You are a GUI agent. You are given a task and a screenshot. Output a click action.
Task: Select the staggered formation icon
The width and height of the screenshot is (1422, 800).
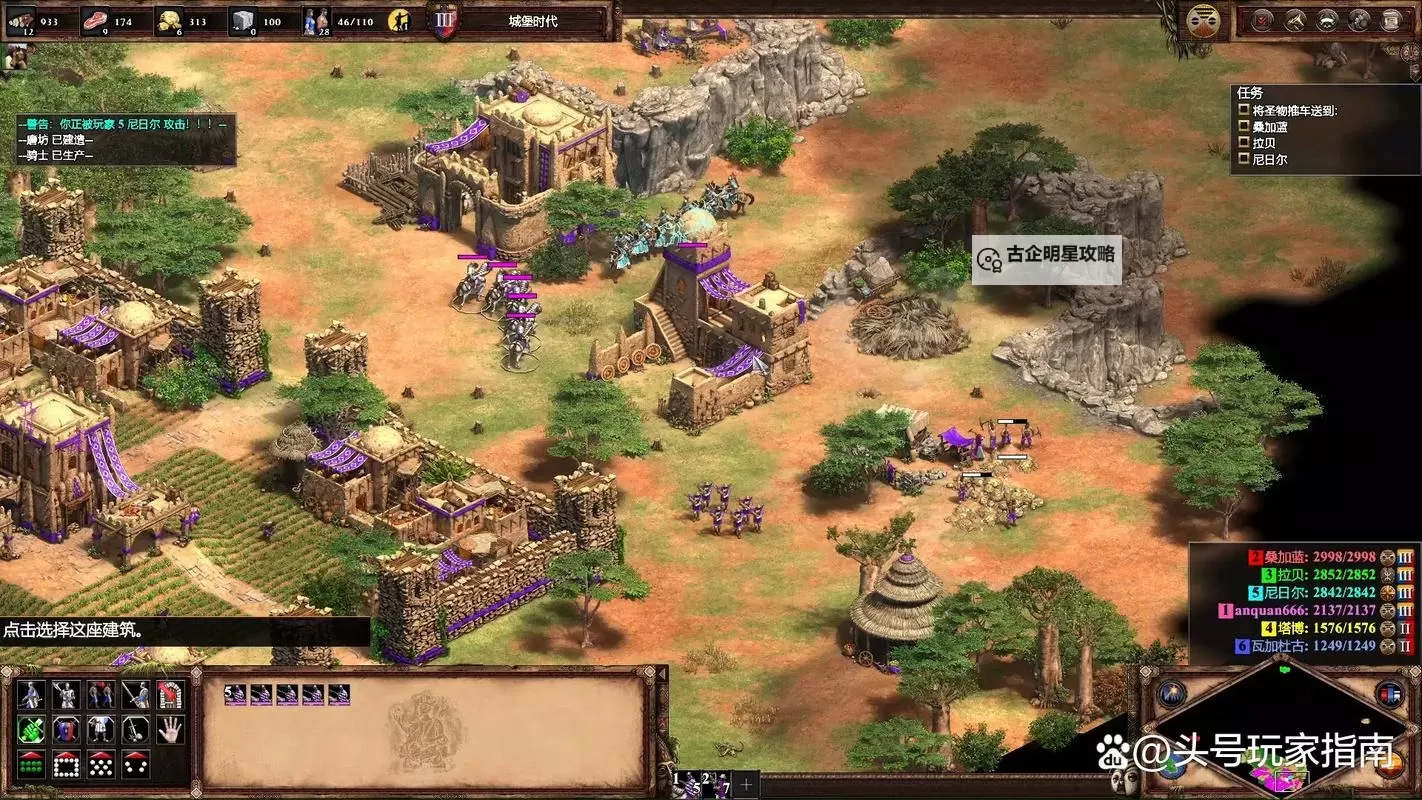coord(100,764)
